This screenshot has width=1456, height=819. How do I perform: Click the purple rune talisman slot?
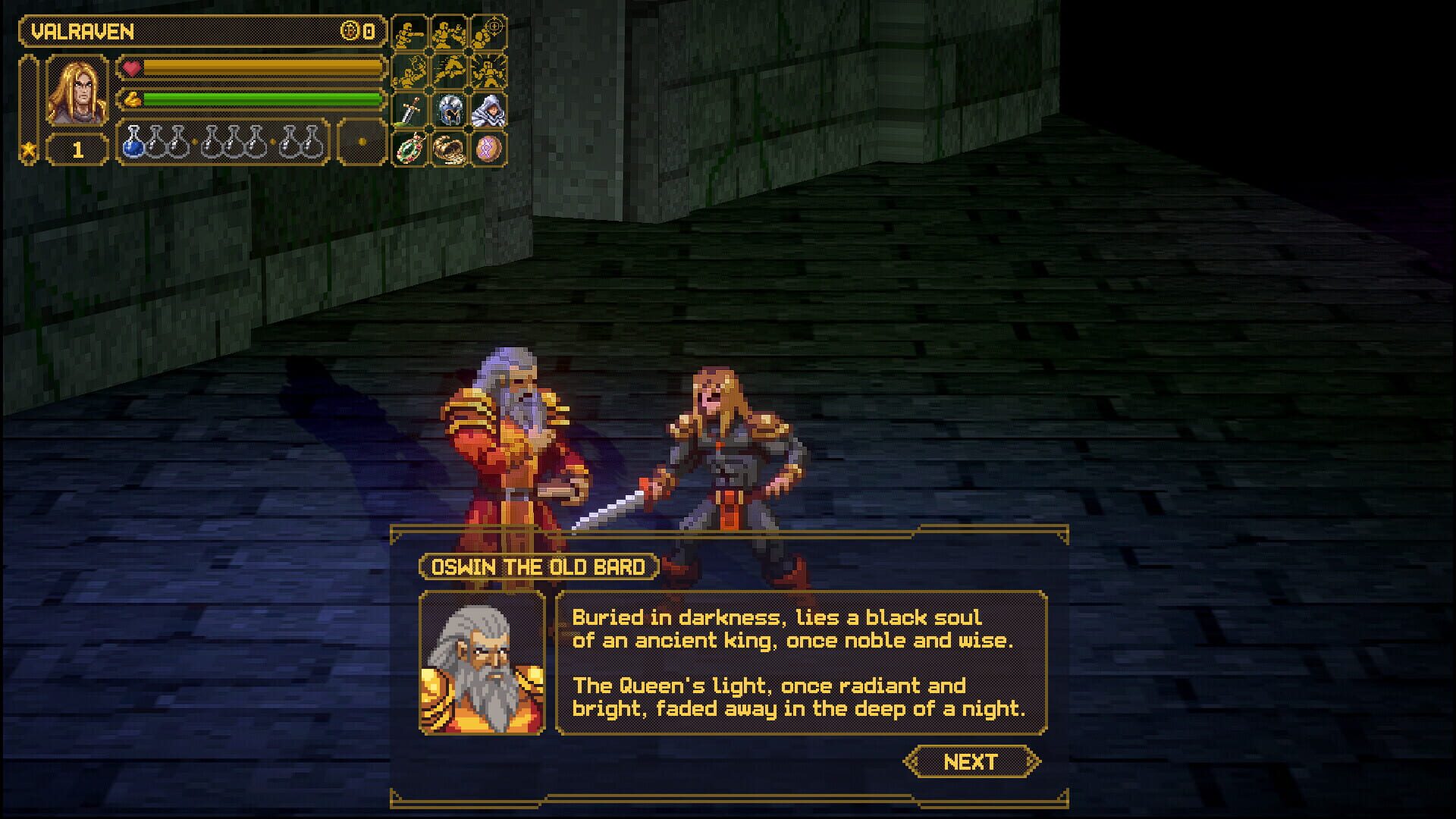tap(490, 149)
